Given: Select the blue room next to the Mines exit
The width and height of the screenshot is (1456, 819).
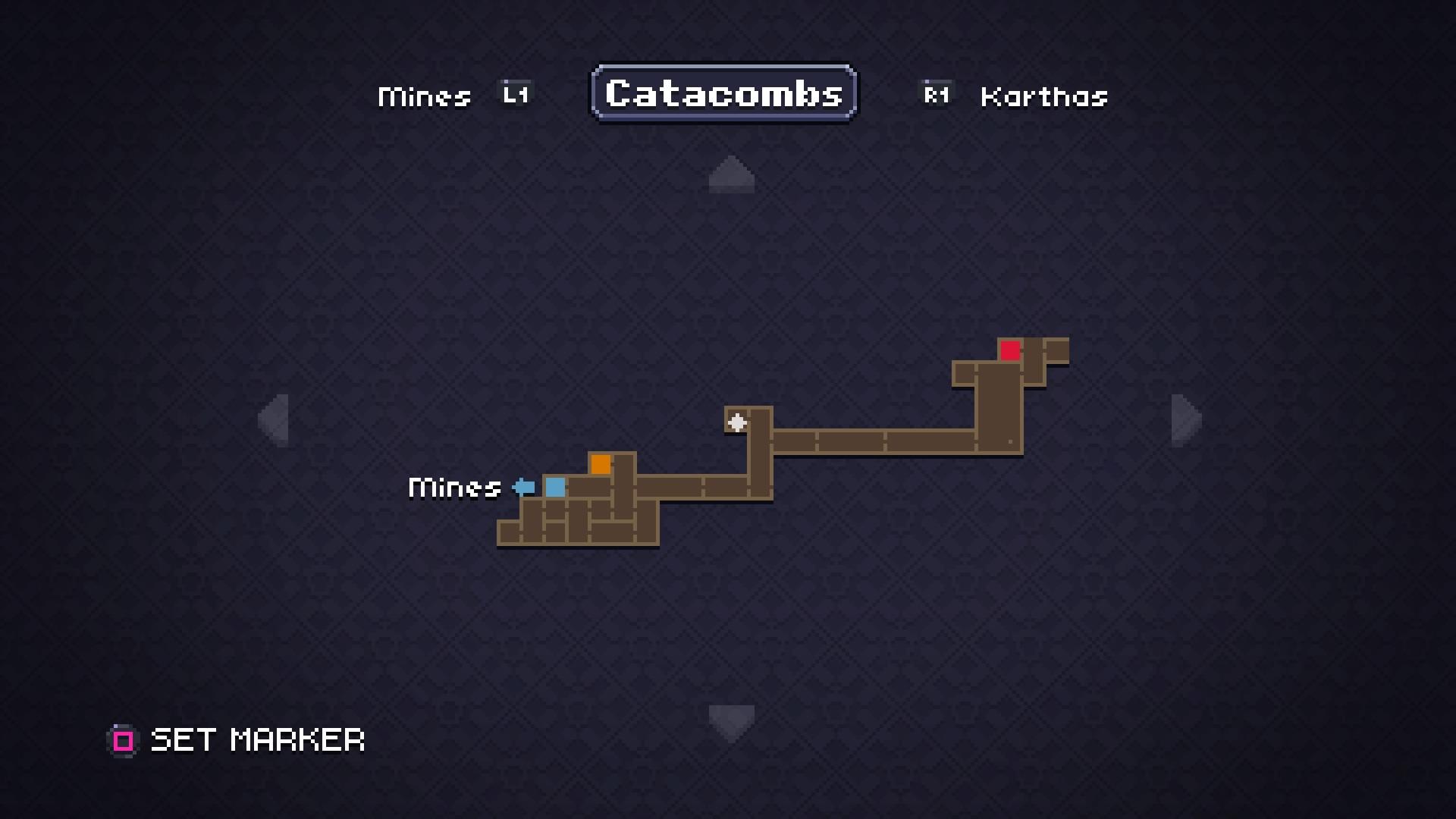Looking at the screenshot, I should [x=555, y=488].
